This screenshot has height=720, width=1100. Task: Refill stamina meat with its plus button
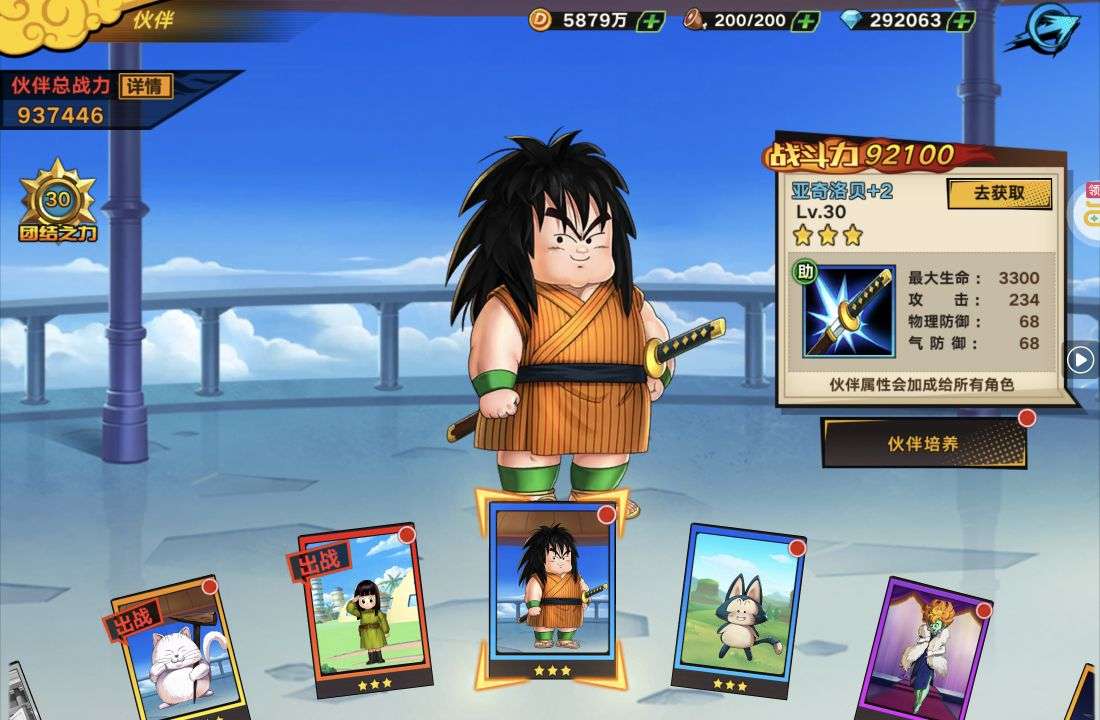805,21
